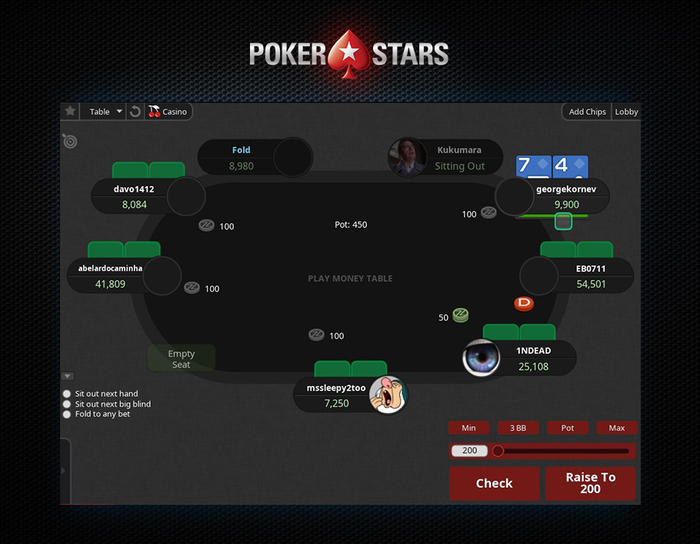
Task: Take the Empty Seat
Action: coord(181,359)
